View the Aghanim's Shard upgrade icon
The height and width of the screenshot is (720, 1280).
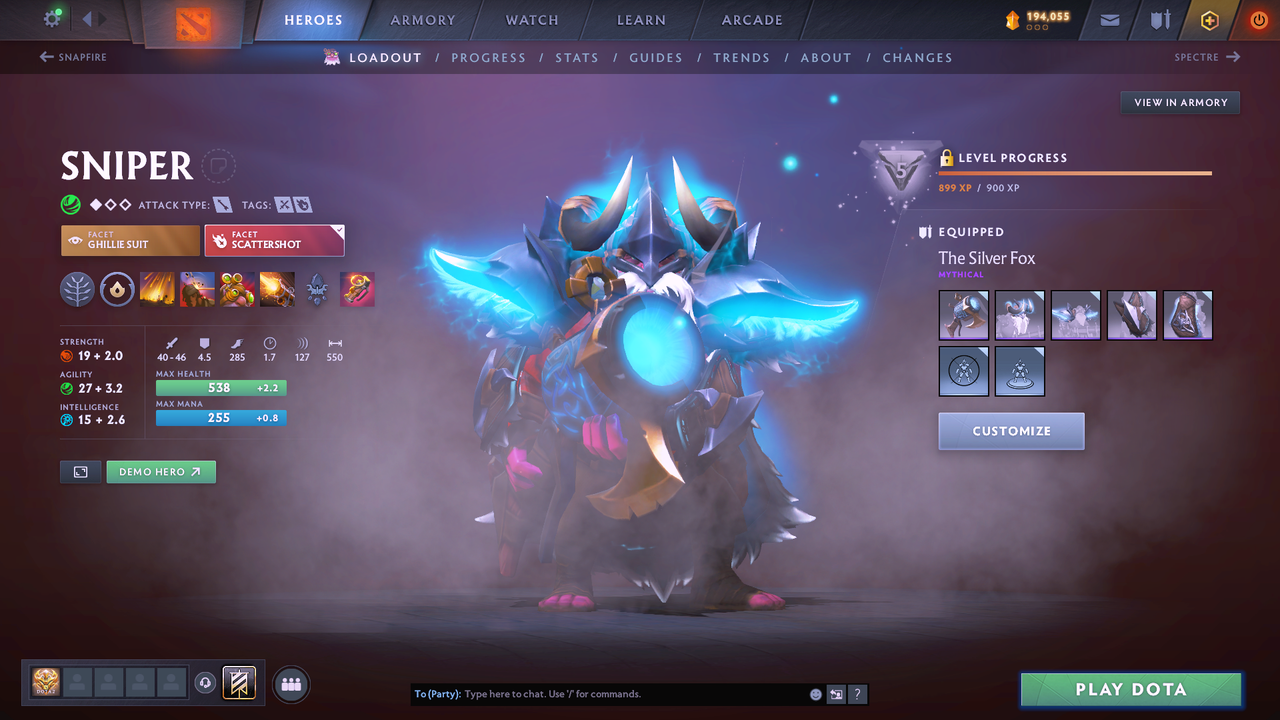coord(317,289)
